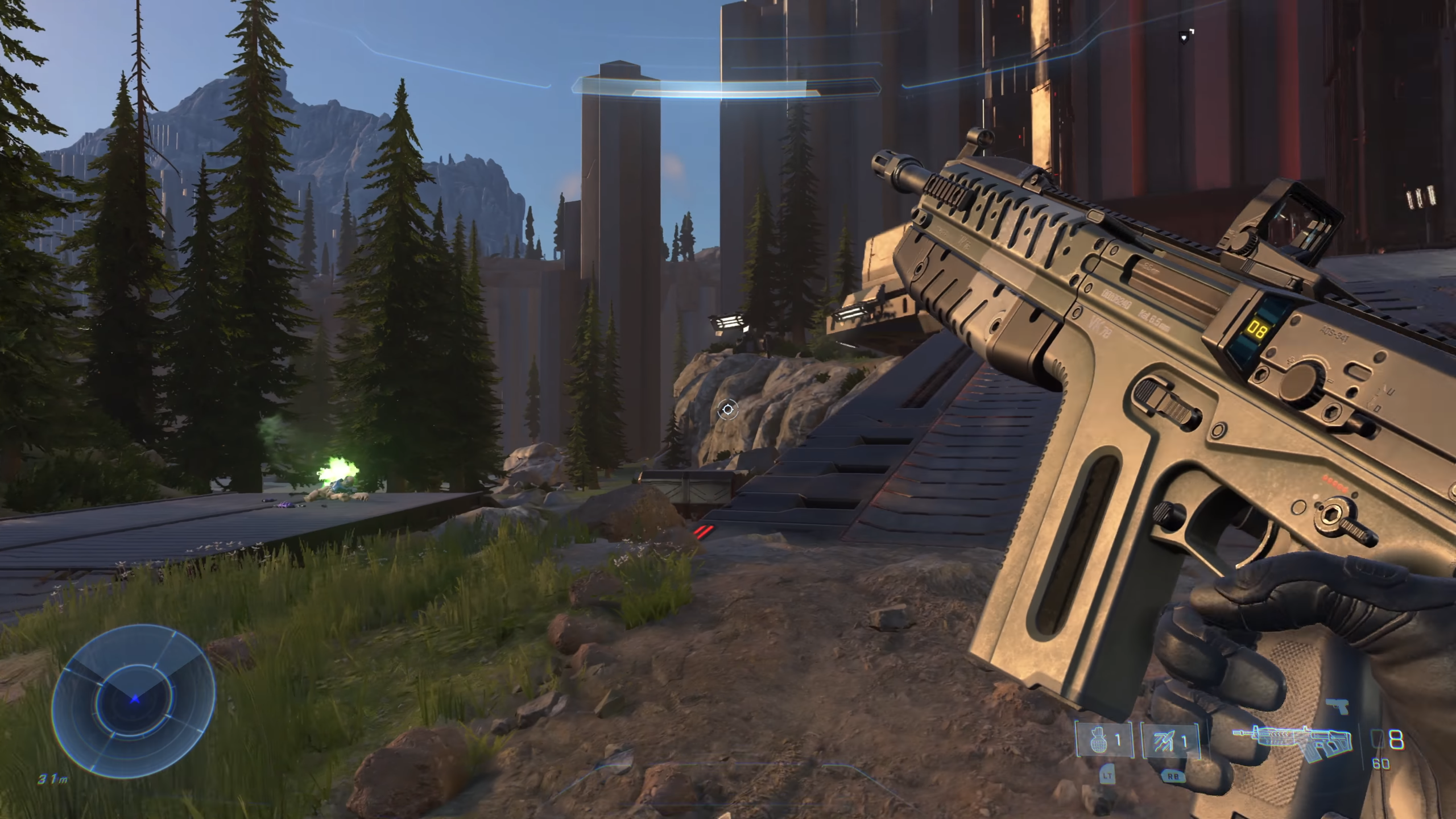
Task: Click the objective waypoint marker
Action: click(1184, 38)
